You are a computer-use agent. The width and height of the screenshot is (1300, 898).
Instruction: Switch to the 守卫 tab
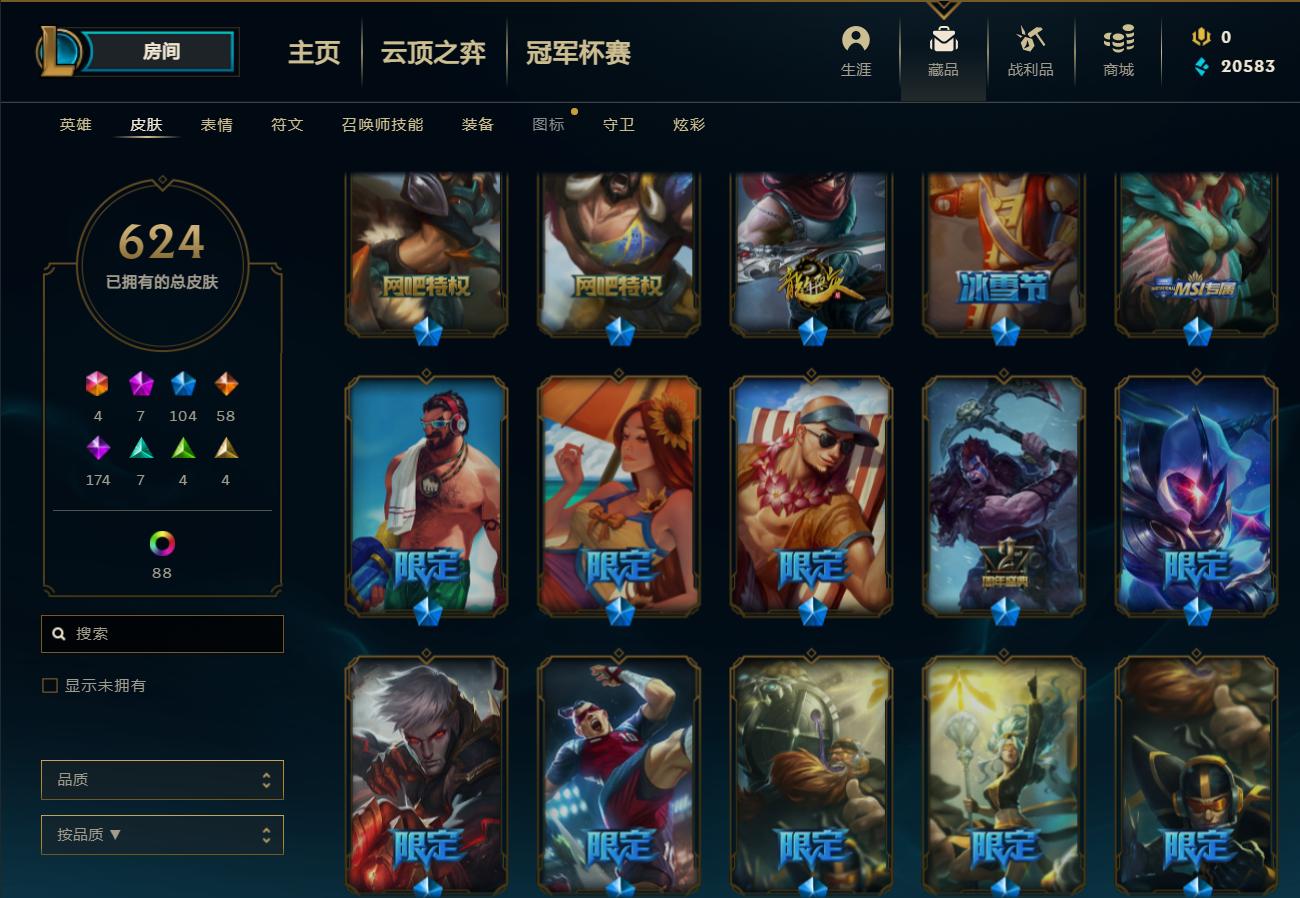click(618, 125)
